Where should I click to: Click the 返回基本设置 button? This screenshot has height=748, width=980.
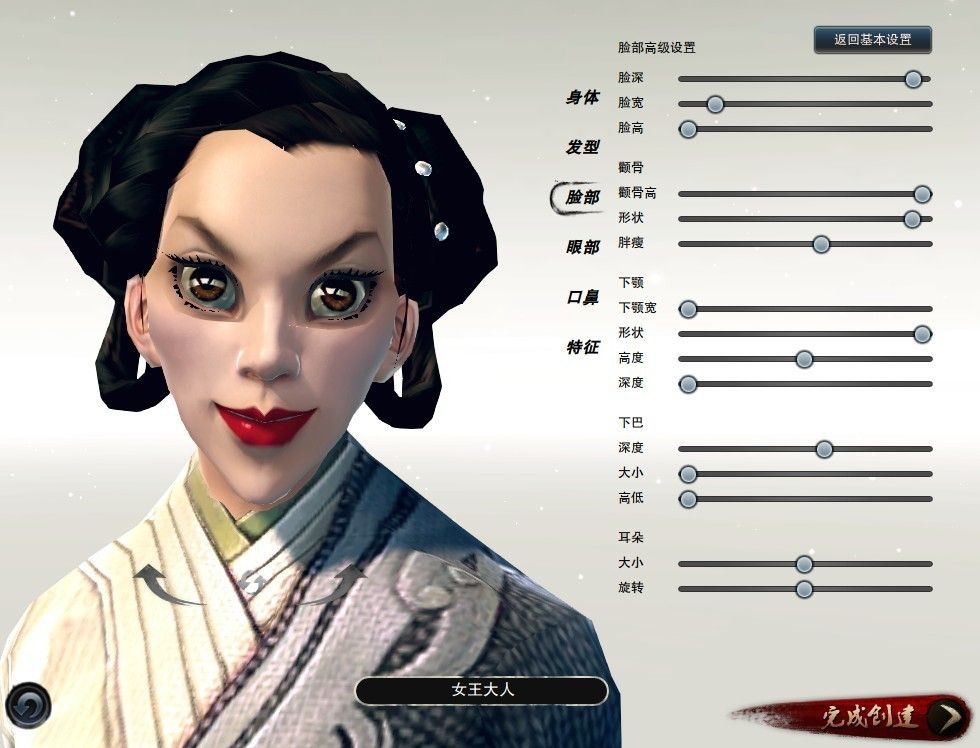pyautogui.click(x=872, y=40)
